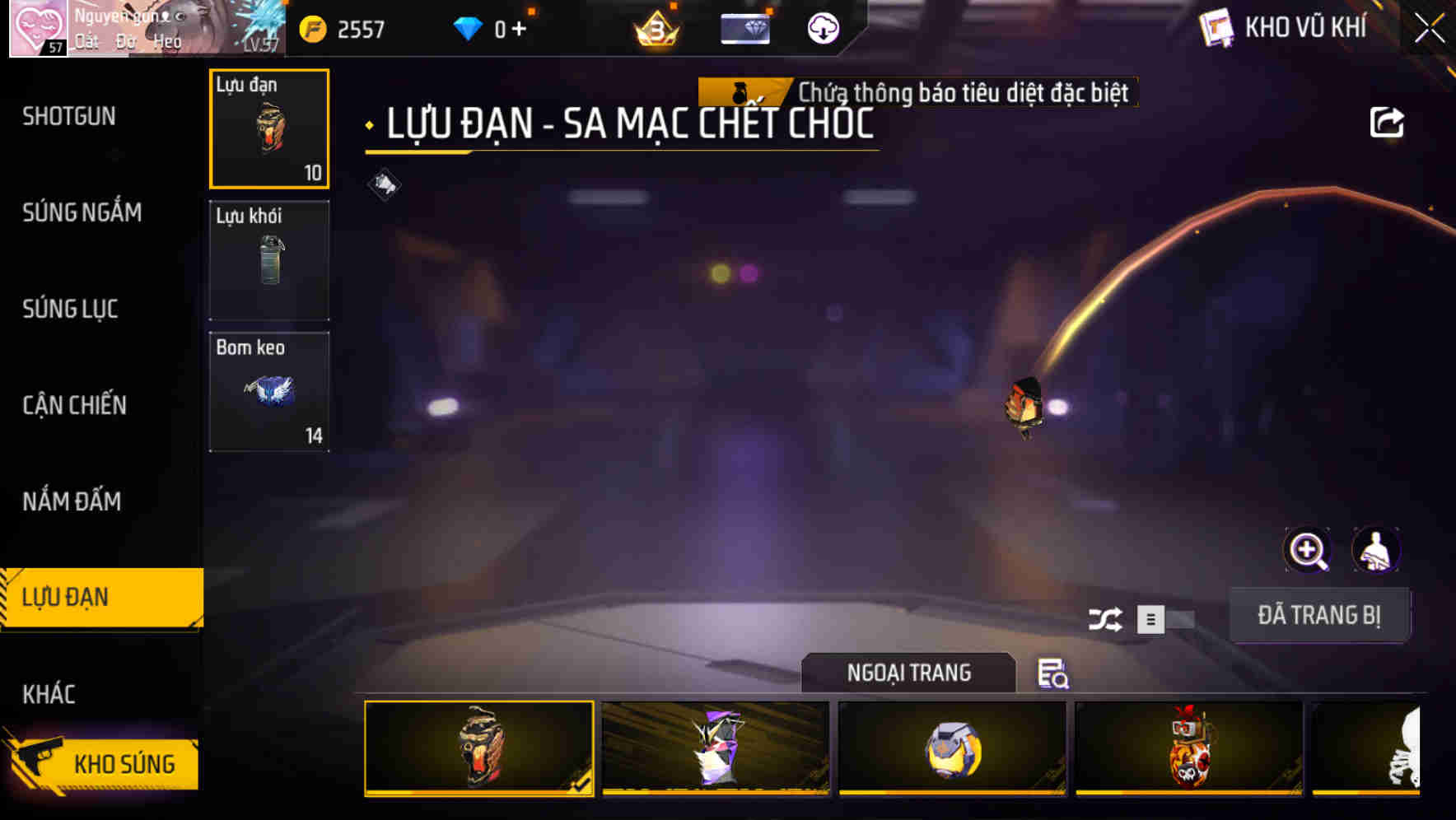Open the crown rank level 3 icon
Screen dimensions: 1456x820
pyautogui.click(x=655, y=29)
